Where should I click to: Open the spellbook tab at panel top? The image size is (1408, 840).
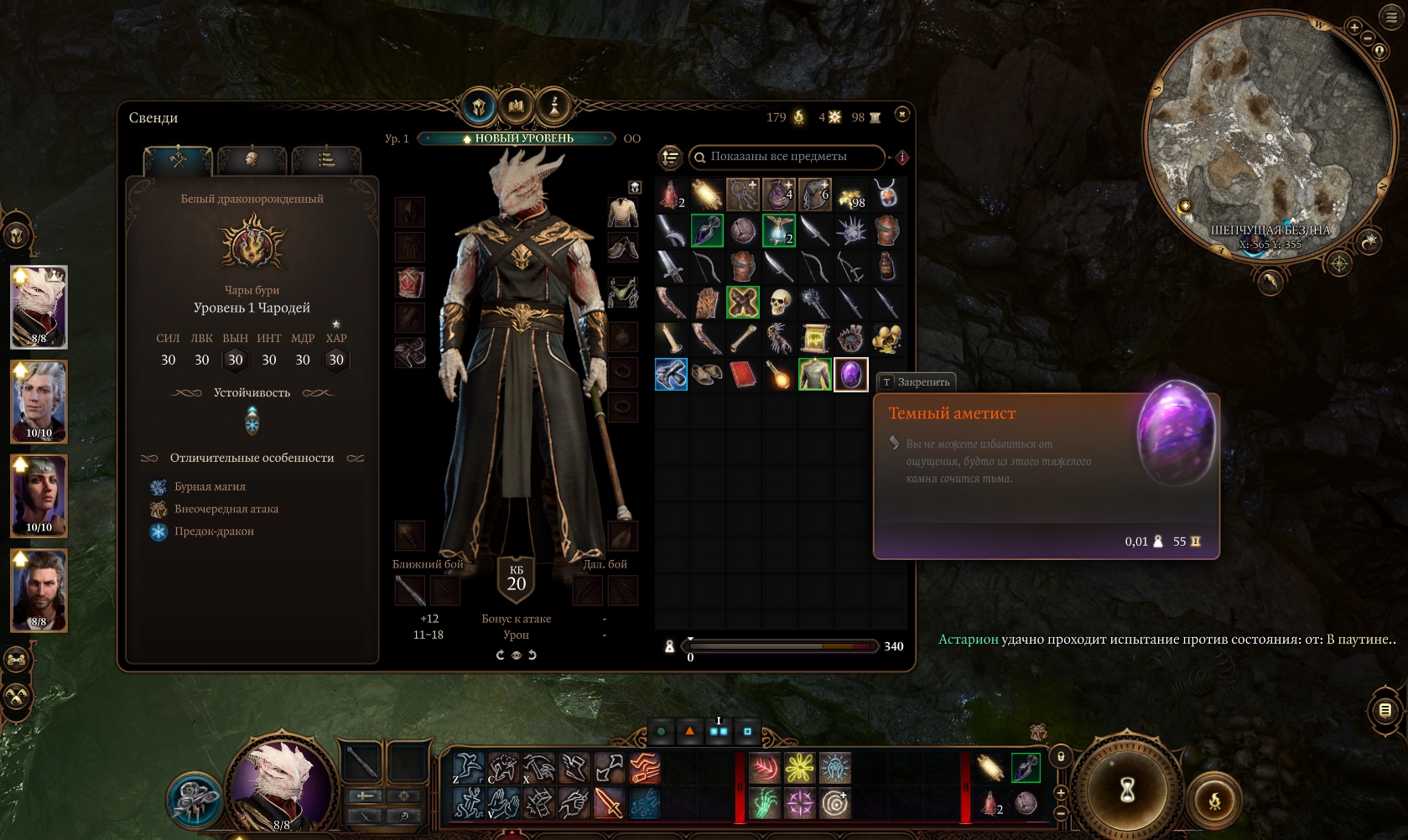coord(516,107)
